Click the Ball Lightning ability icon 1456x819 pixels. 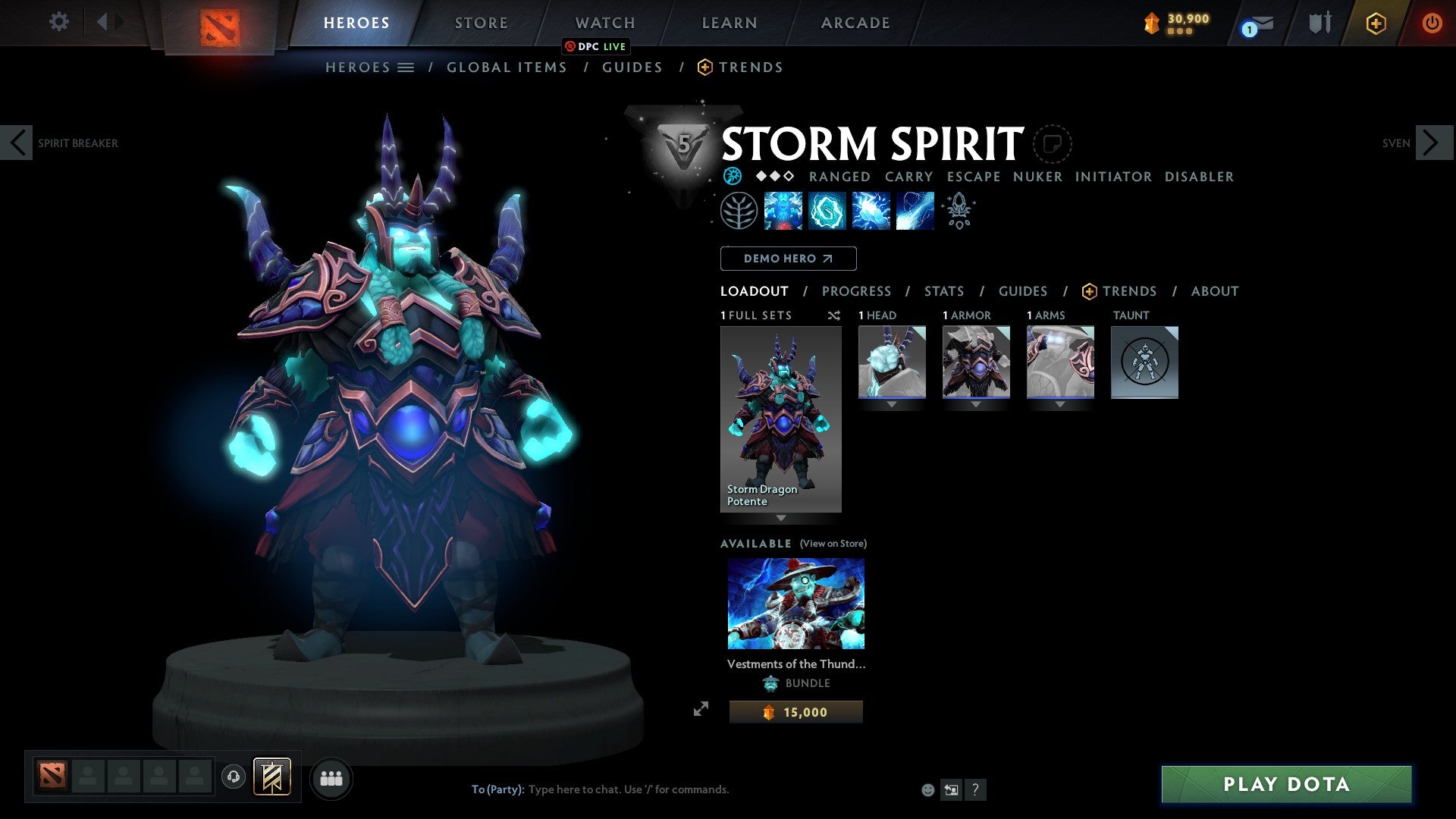pyautogui.click(x=914, y=211)
